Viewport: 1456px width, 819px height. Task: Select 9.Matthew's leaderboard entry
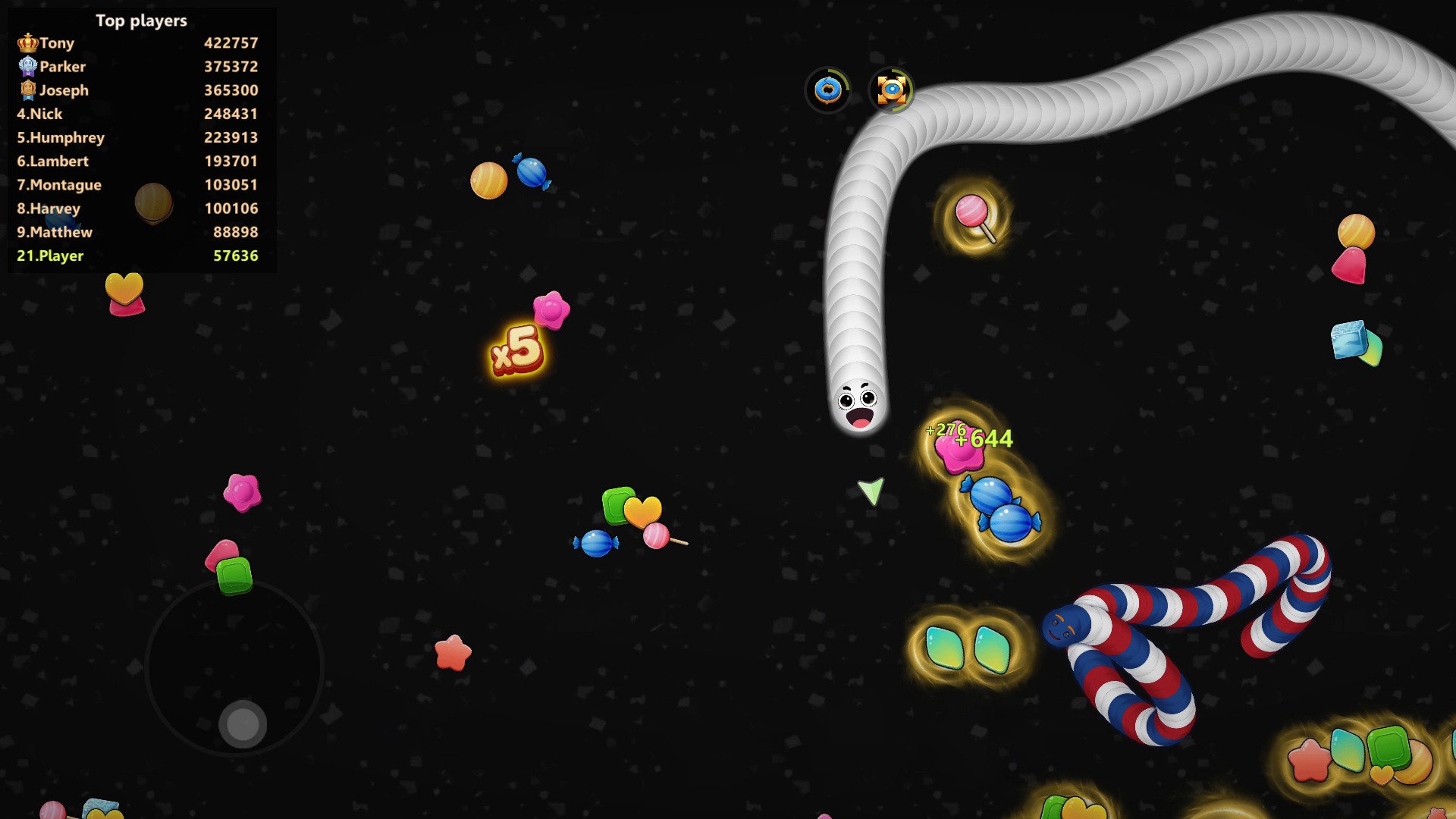pos(55,232)
